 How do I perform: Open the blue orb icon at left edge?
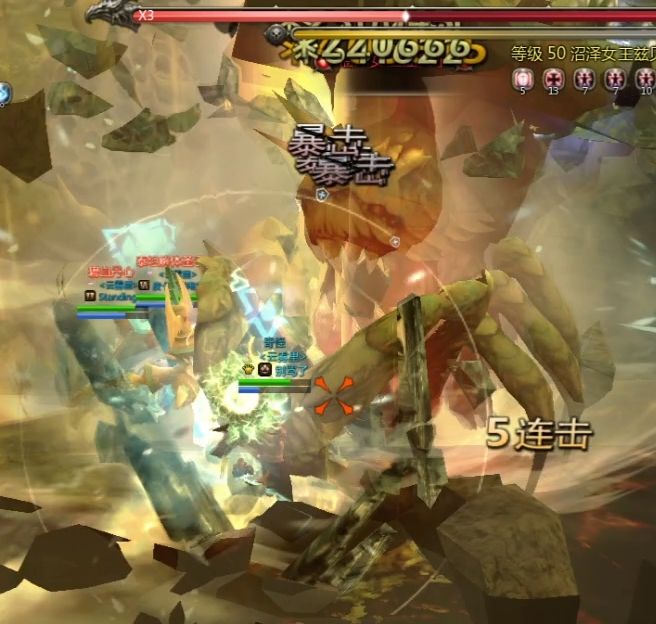tap(3, 92)
